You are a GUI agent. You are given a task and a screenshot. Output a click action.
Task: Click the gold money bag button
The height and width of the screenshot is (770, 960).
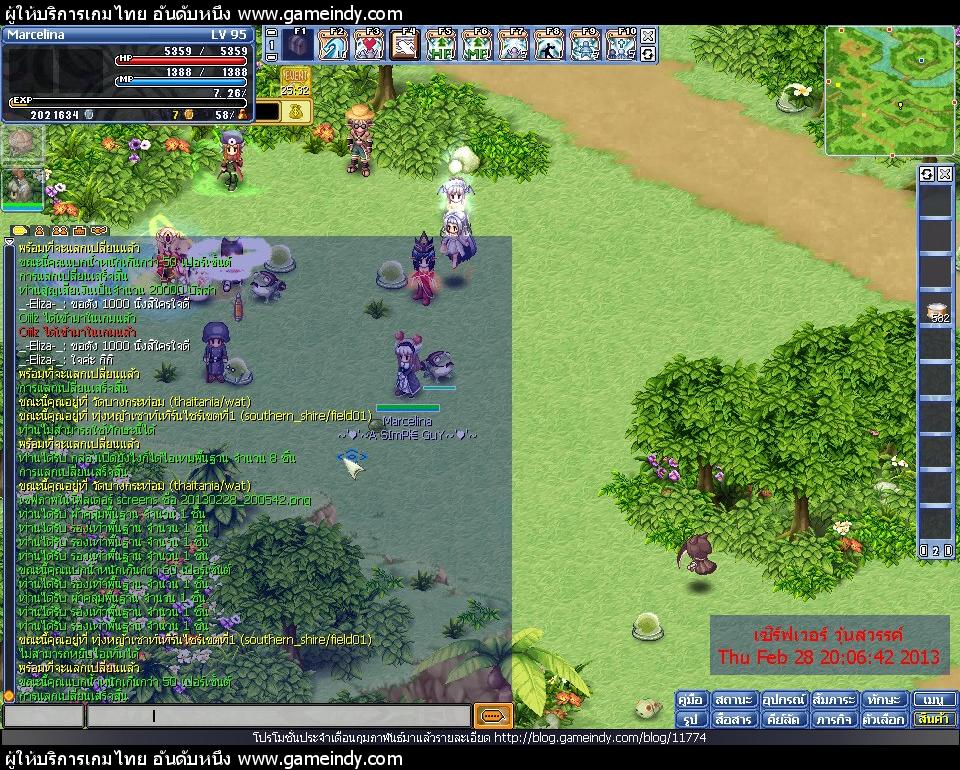point(296,112)
